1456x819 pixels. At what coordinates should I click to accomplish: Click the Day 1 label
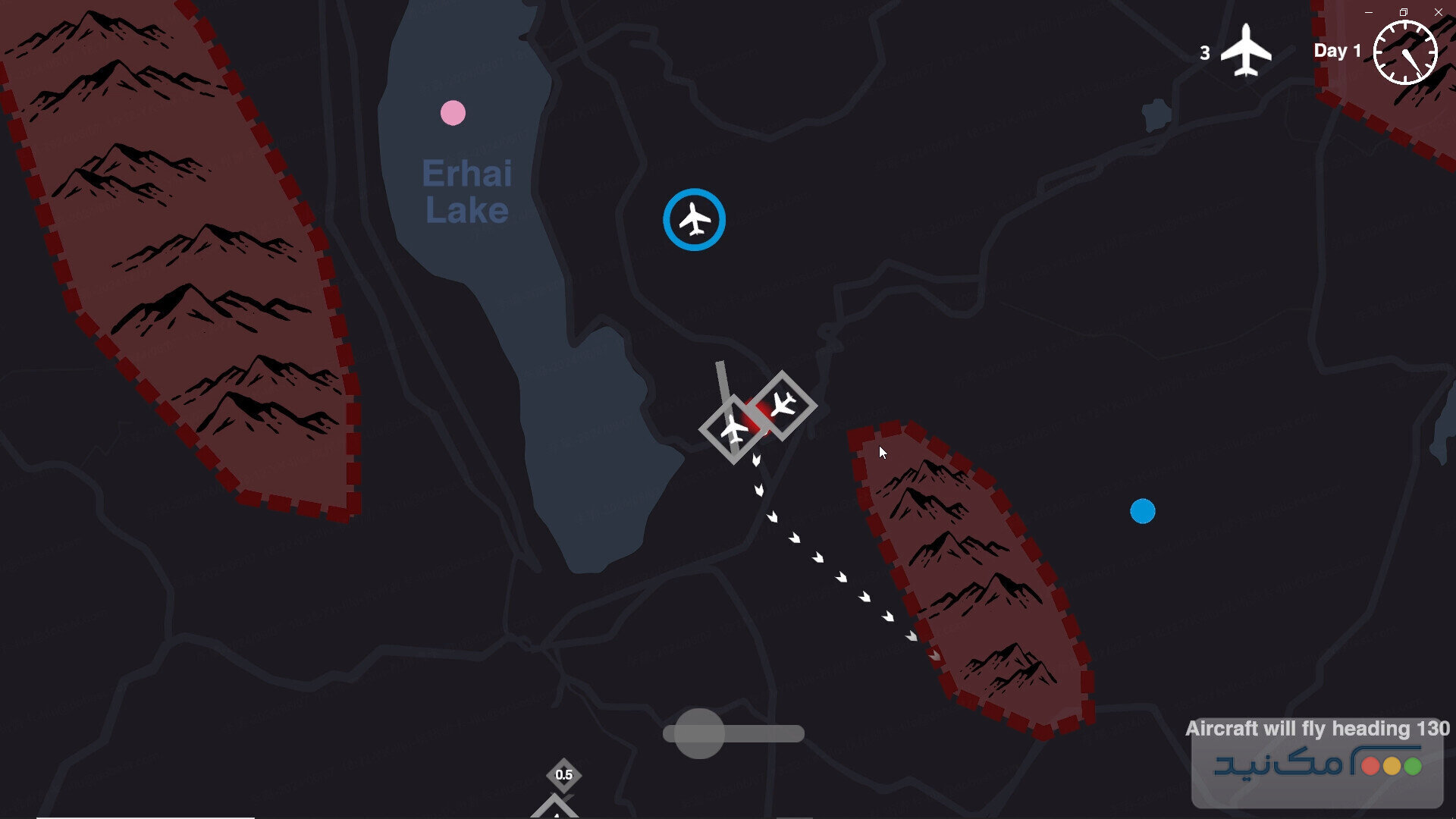click(x=1338, y=51)
